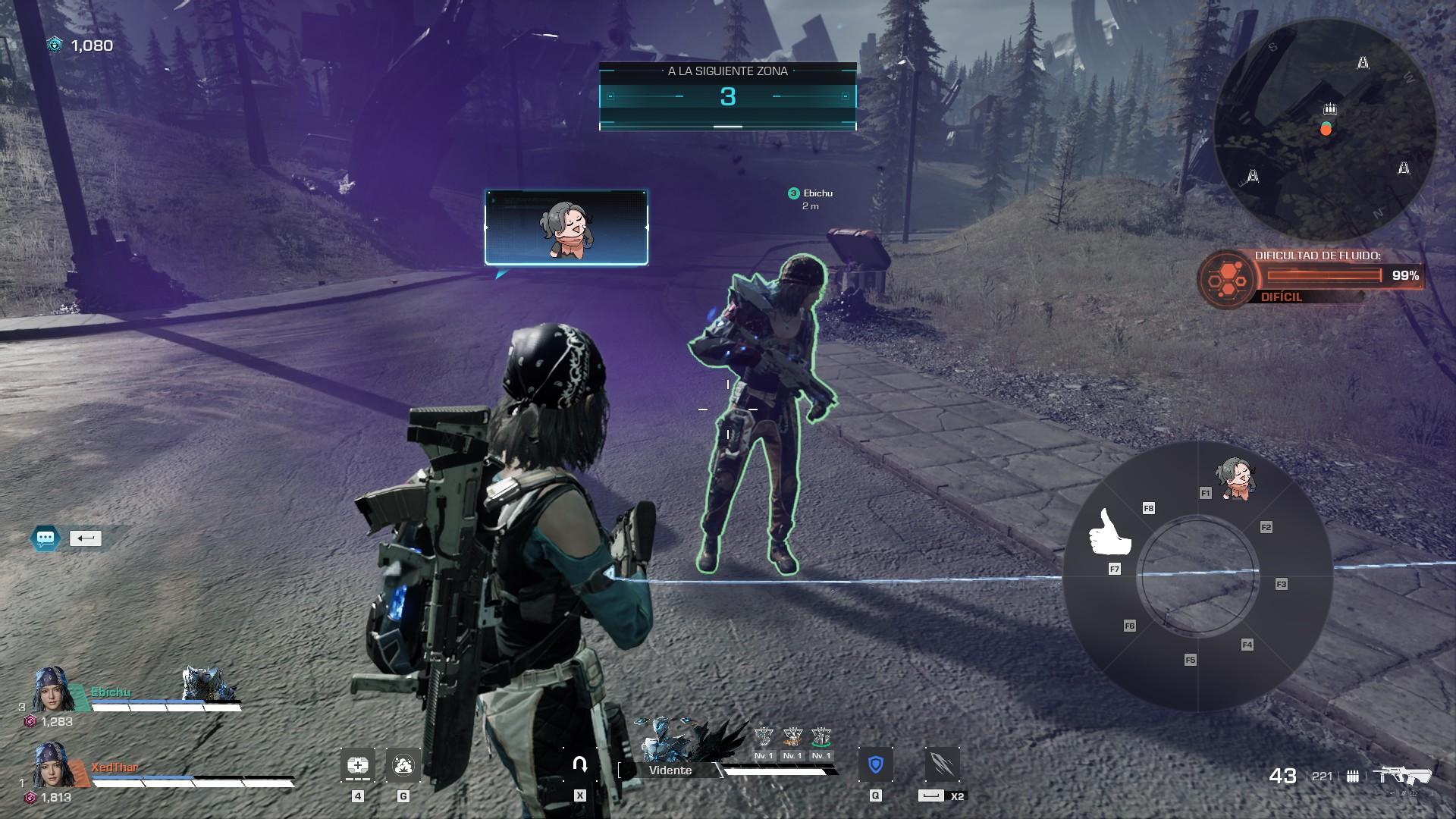
Task: Activate the blue shield ability
Action: click(x=876, y=765)
